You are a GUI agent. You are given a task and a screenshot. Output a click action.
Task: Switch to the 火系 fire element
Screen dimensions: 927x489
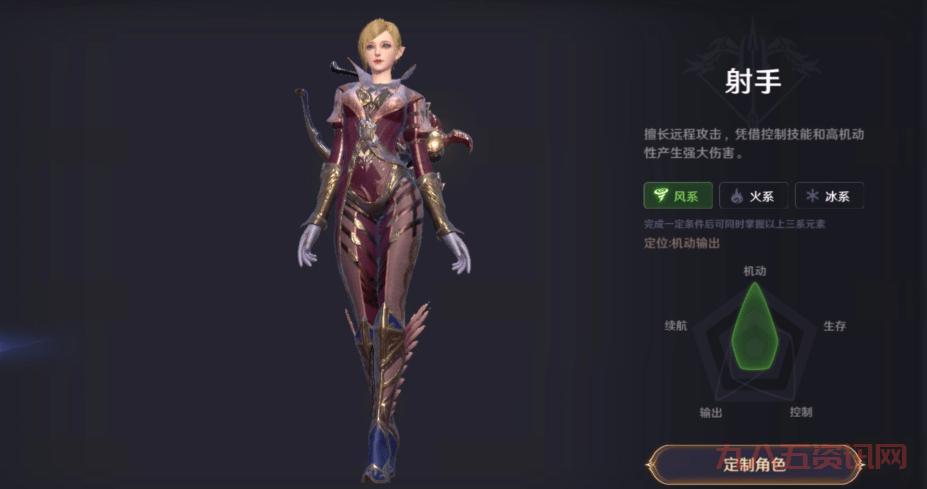coord(754,195)
